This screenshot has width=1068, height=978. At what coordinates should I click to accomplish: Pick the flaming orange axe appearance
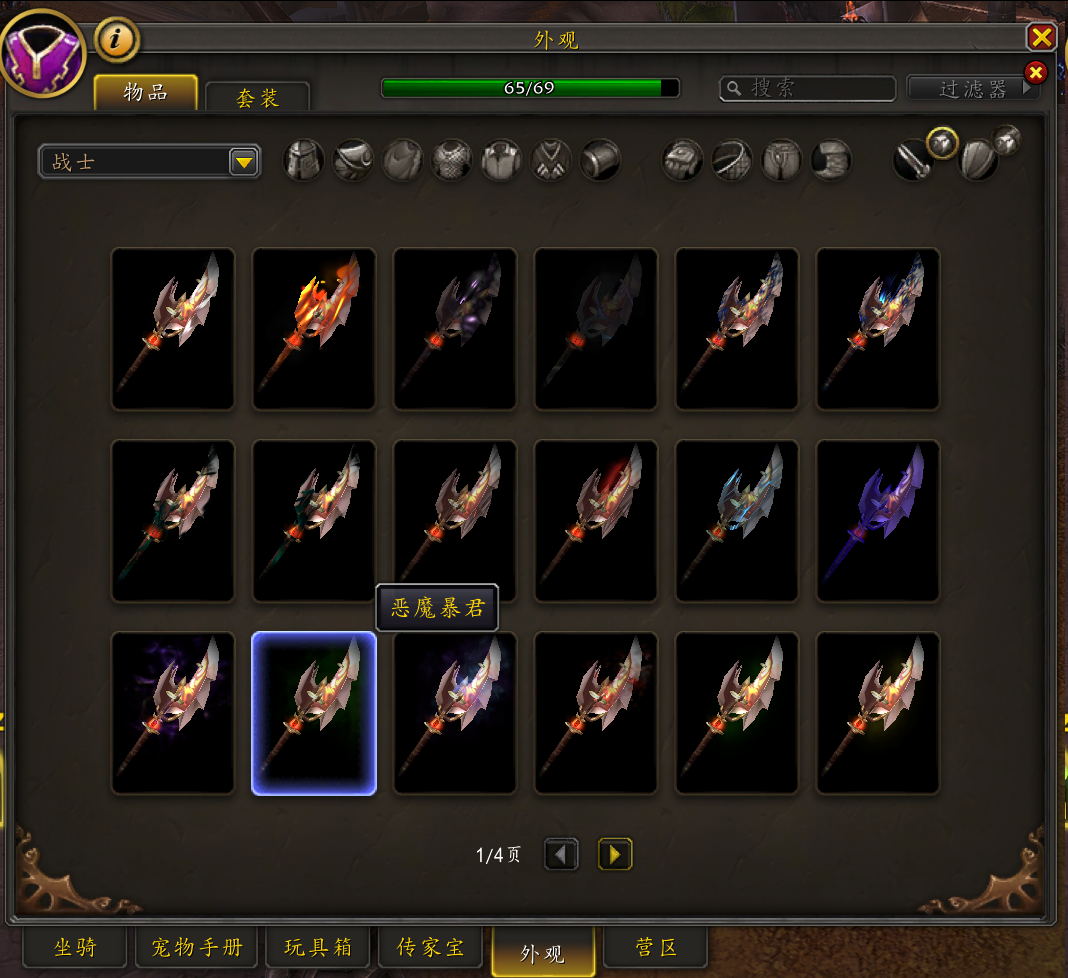coord(314,329)
